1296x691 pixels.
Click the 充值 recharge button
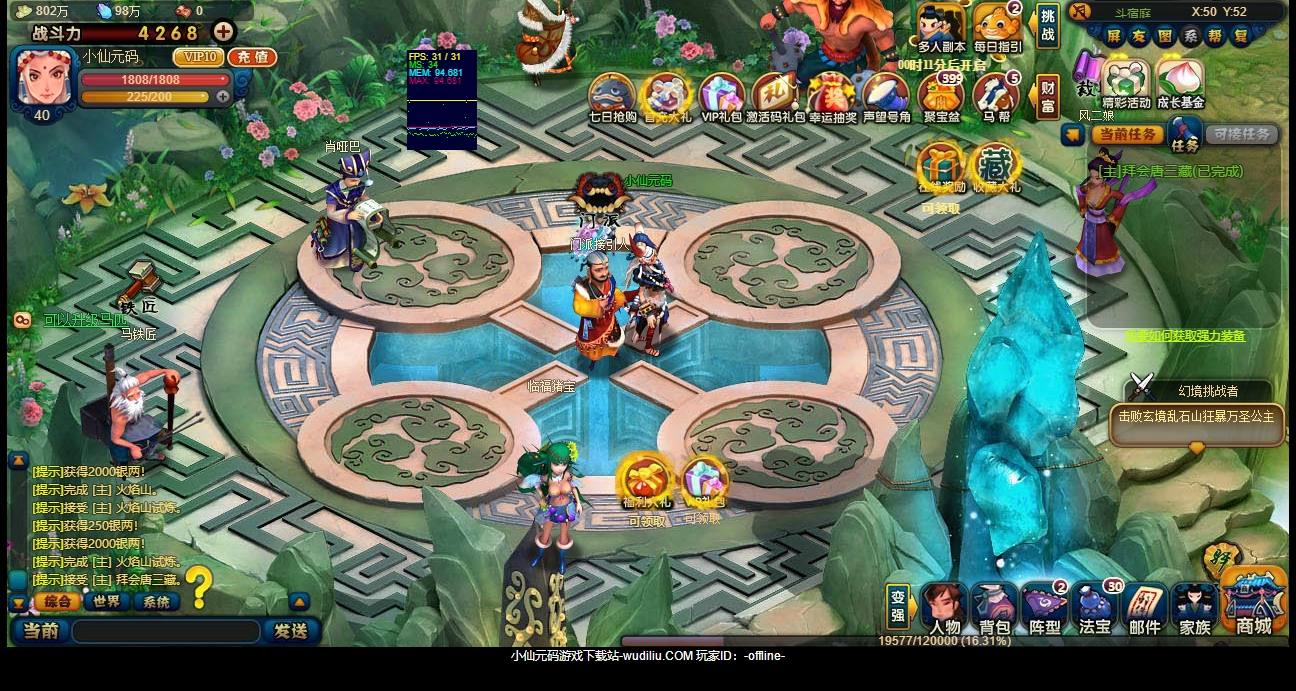252,57
